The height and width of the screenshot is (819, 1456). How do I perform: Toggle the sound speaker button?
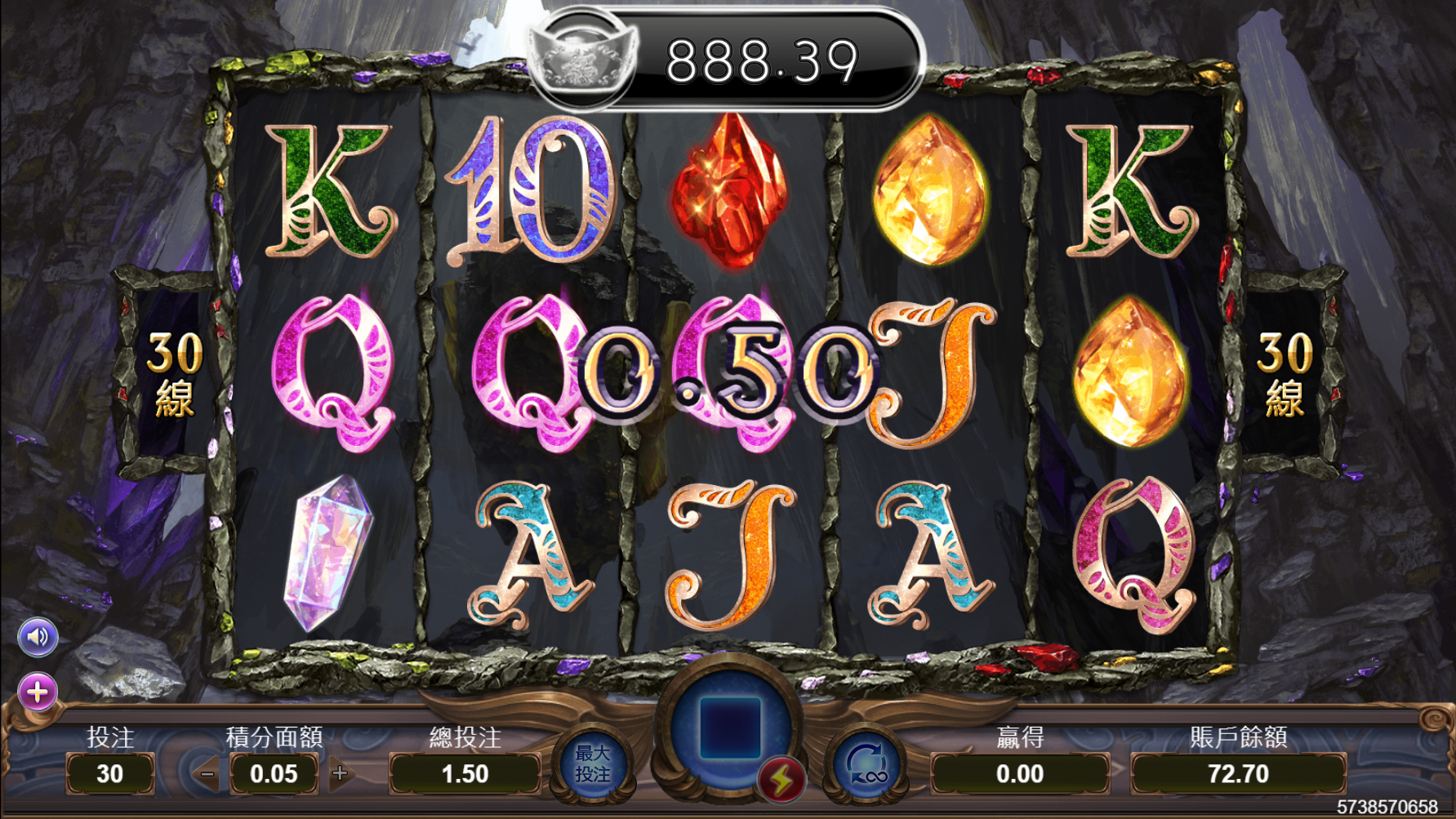click(38, 637)
